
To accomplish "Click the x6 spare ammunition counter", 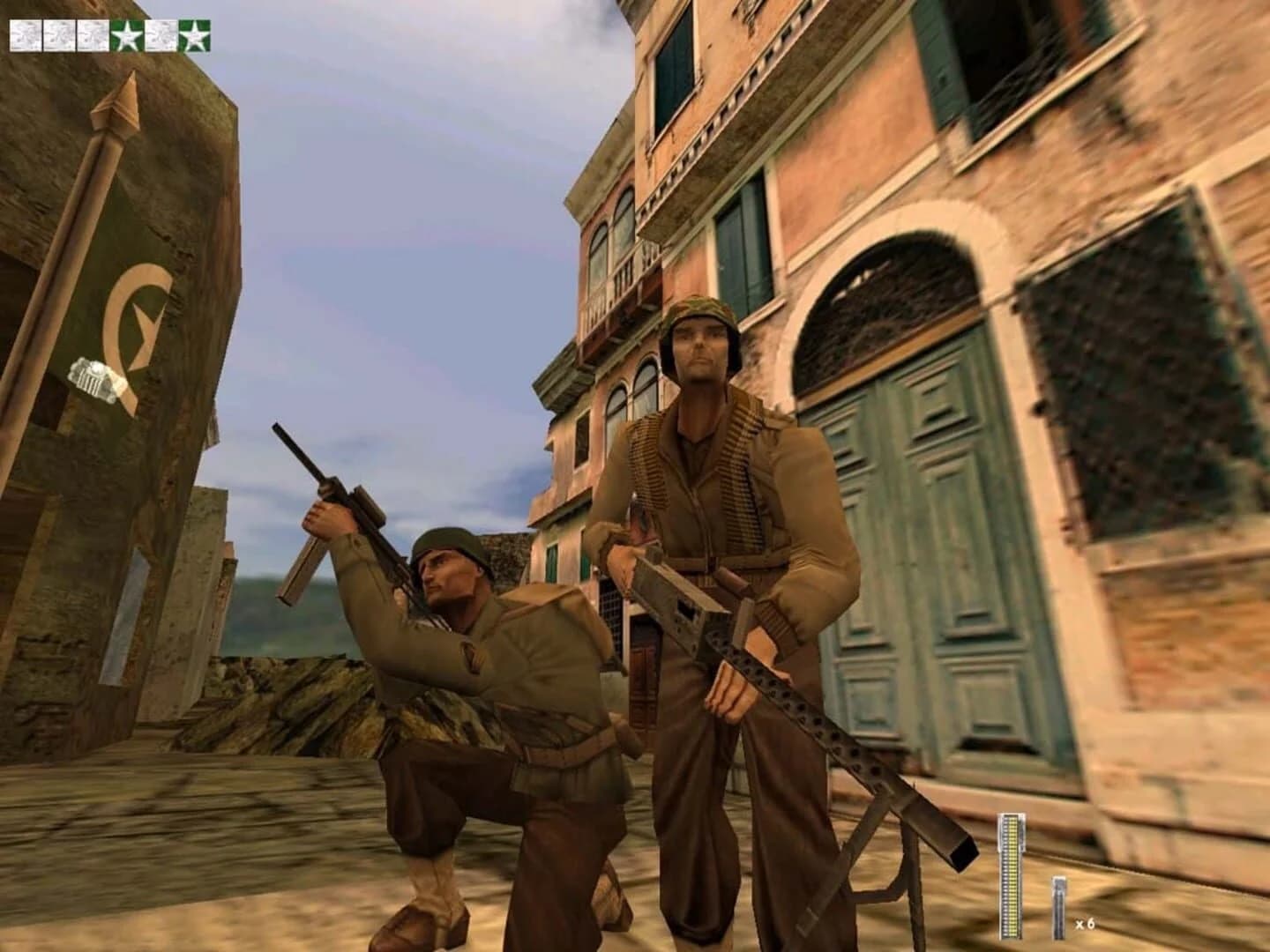I will click(1084, 924).
